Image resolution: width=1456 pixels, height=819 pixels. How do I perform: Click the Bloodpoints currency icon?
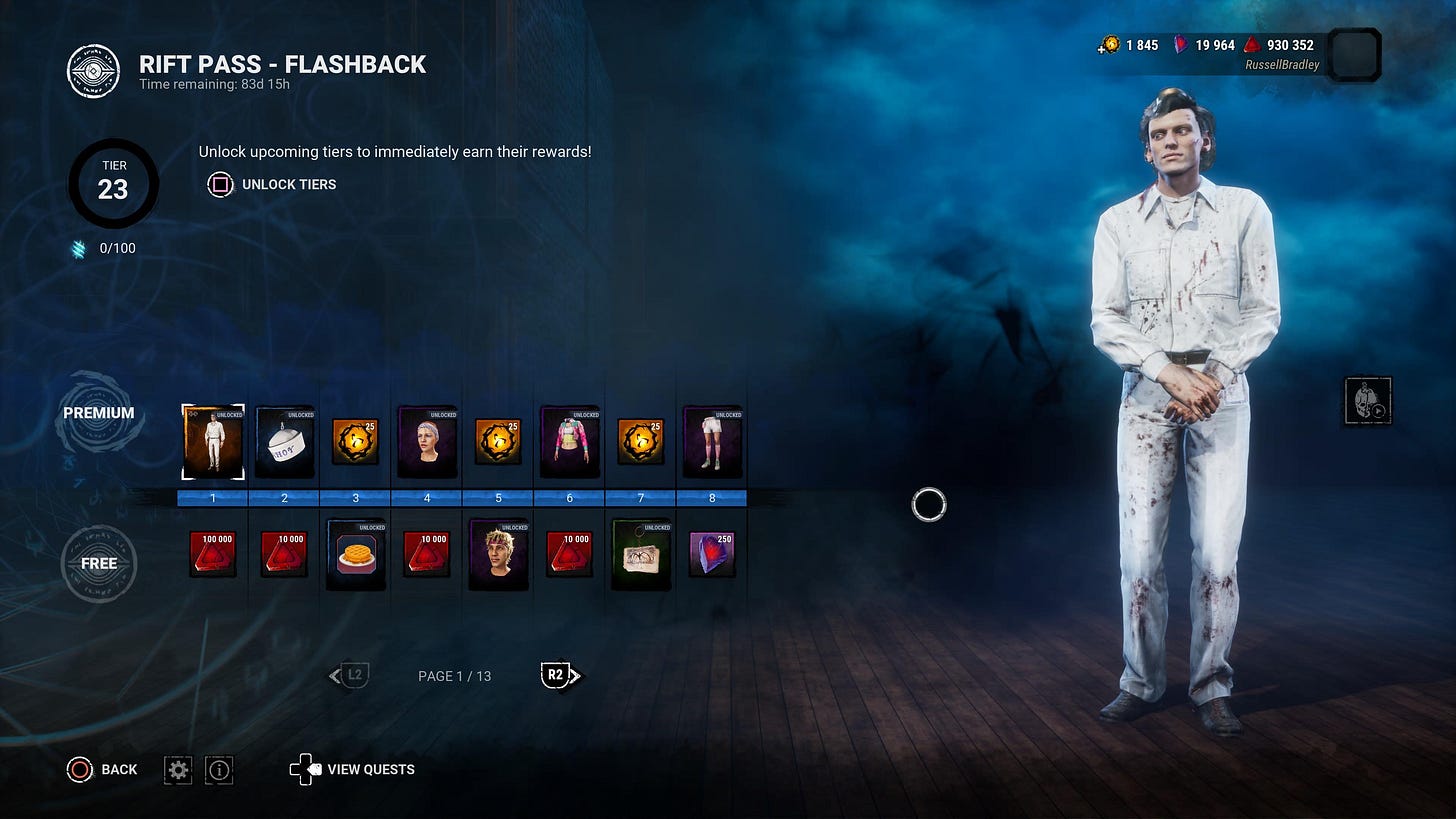(1251, 45)
